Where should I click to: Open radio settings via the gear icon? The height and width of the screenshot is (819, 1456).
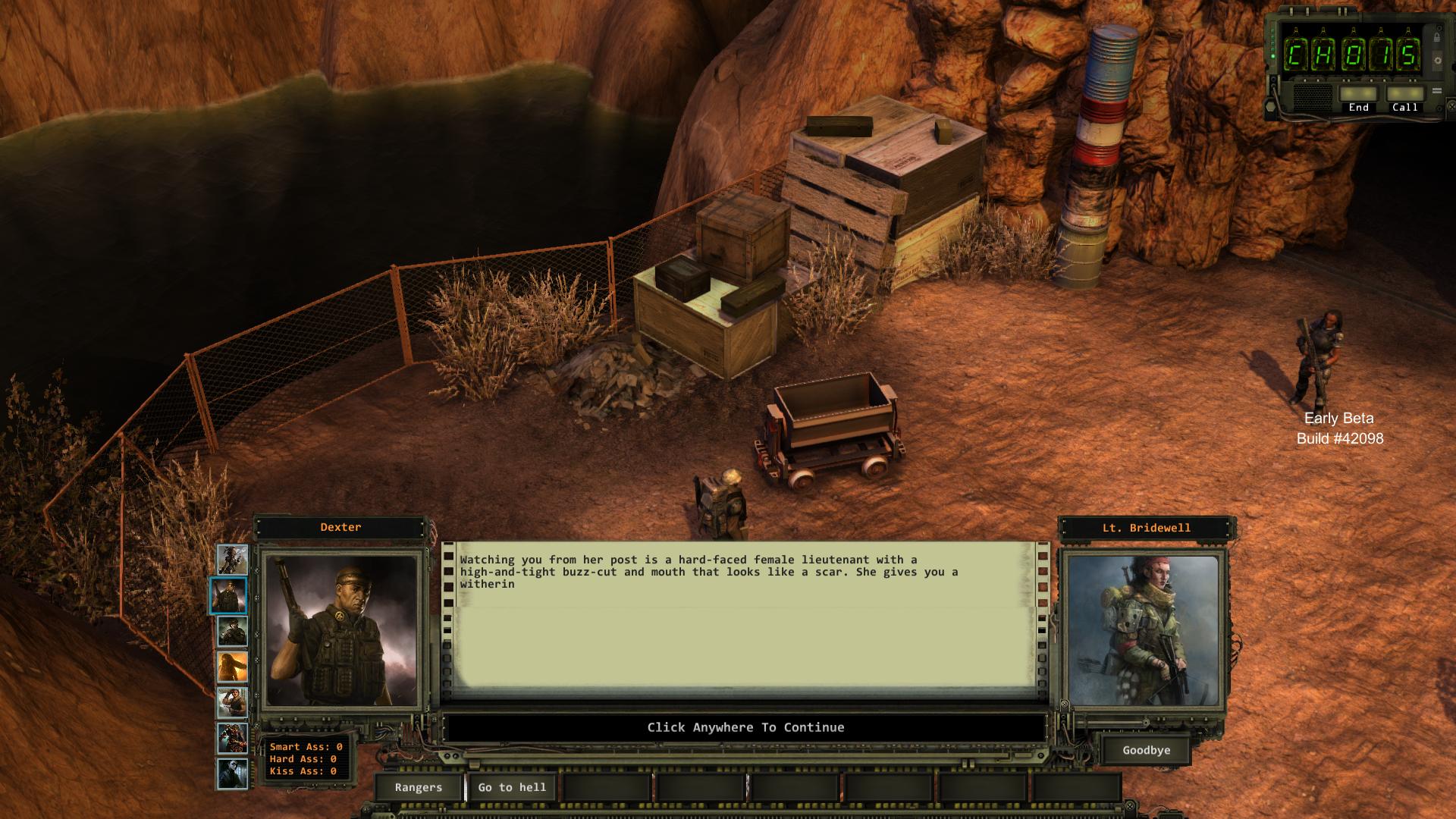click(x=1436, y=60)
